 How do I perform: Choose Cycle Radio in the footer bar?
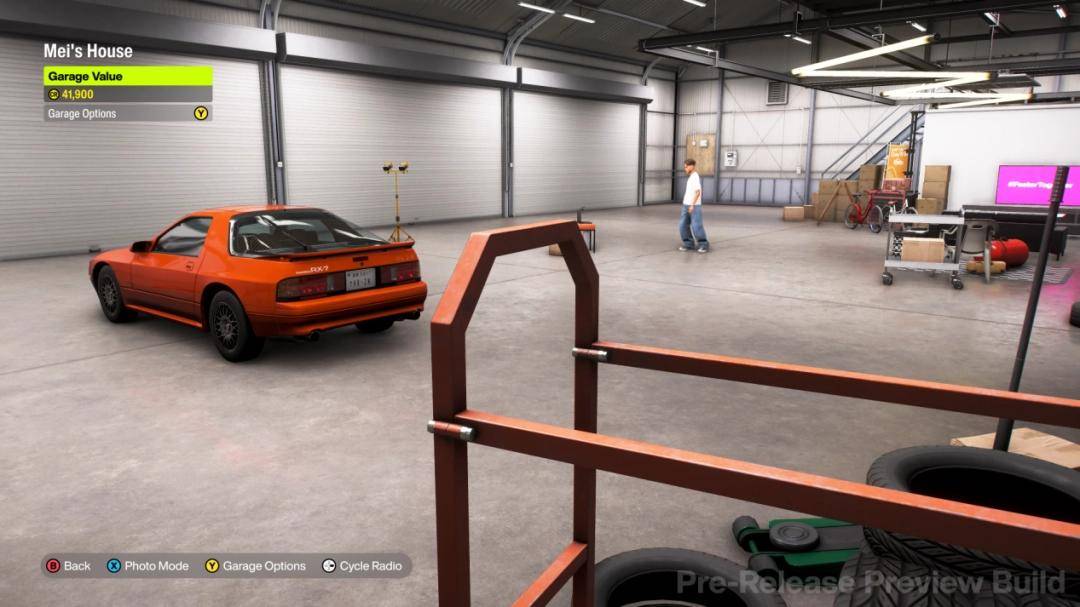tap(361, 566)
